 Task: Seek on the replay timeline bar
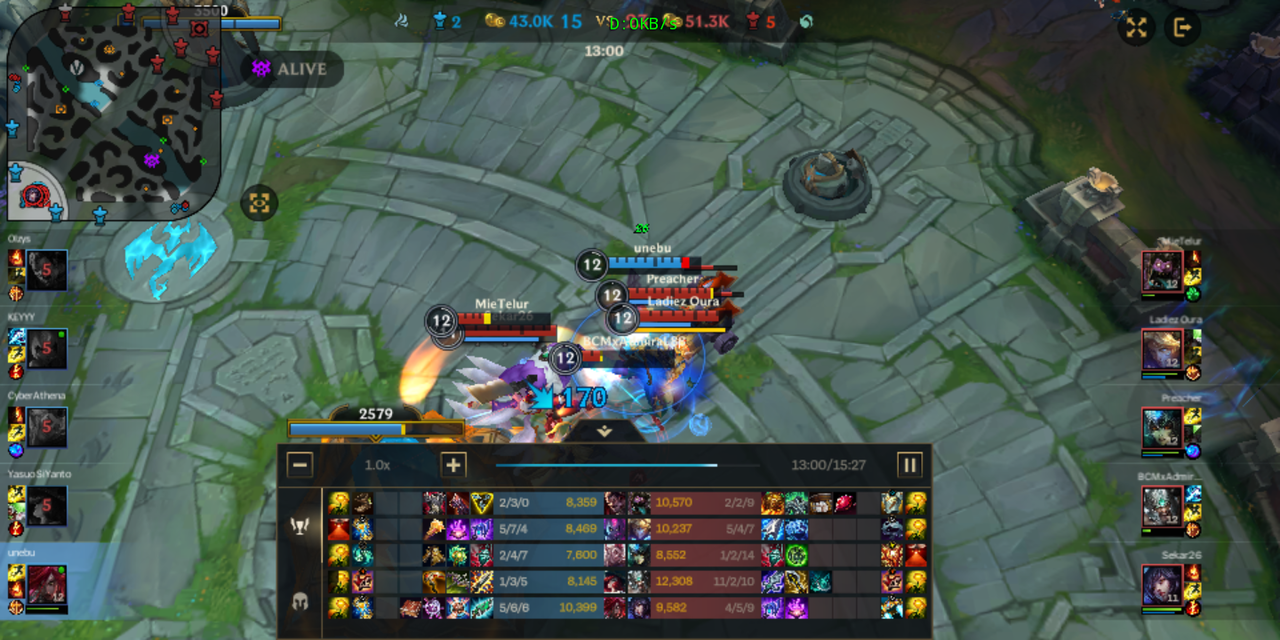(627, 465)
